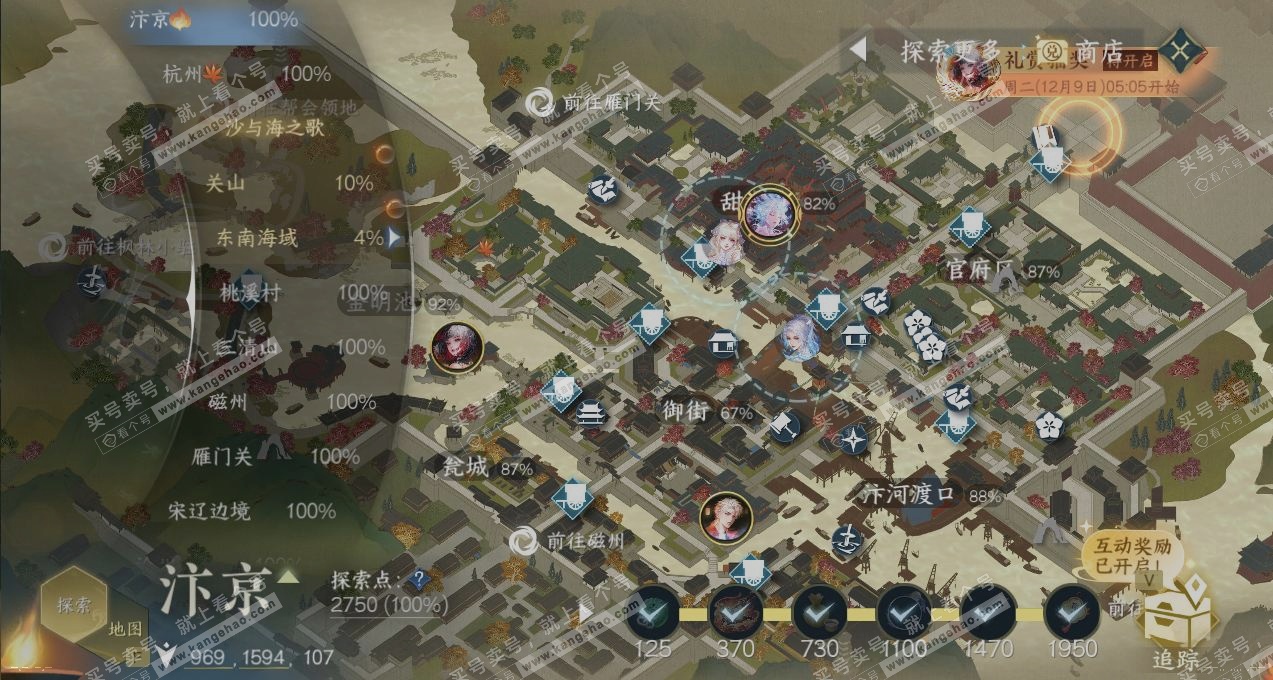Select the 730 exploration milestone reward
Image resolution: width=1273 pixels, height=680 pixels.
coord(820,612)
